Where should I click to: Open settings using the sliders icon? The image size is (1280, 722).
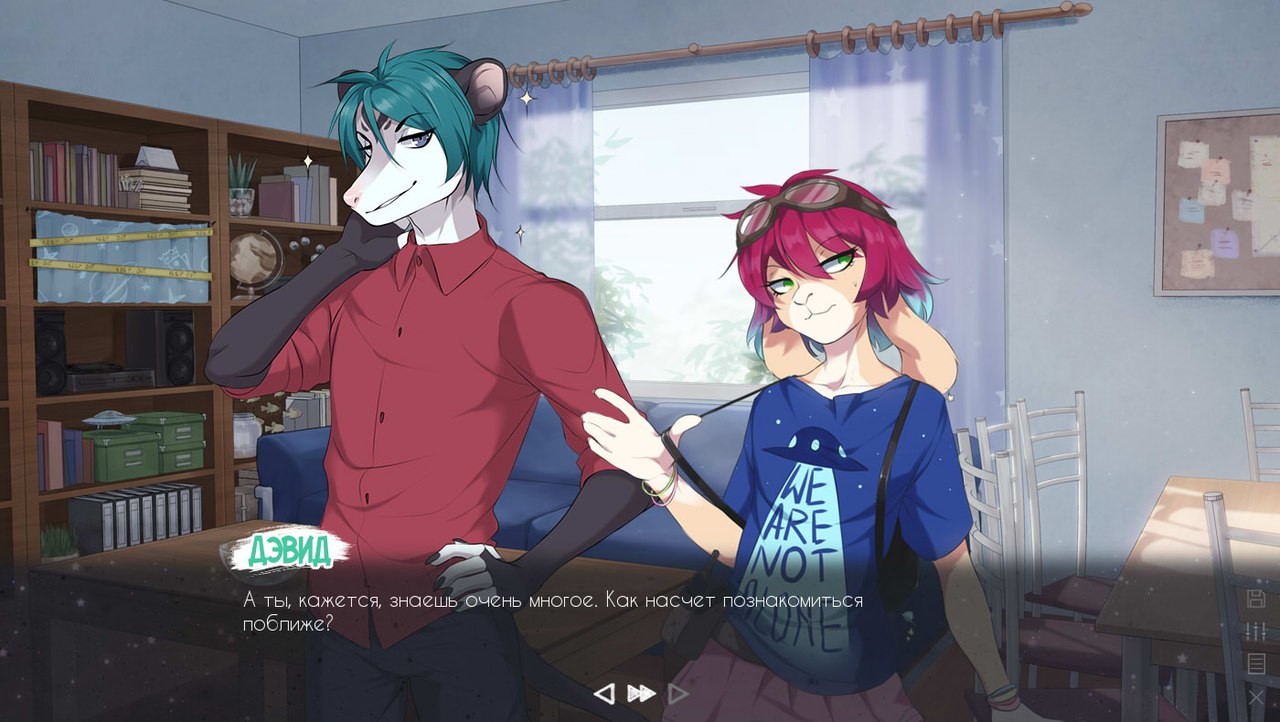pos(1255,630)
